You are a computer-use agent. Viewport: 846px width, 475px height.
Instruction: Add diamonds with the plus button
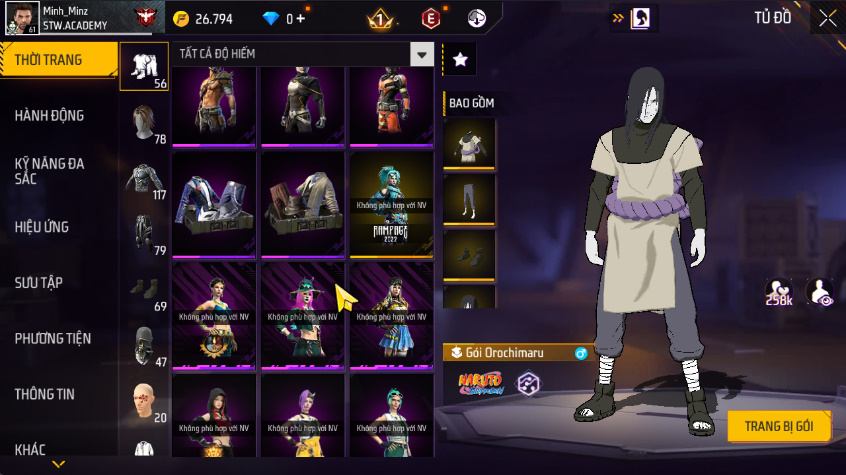[302, 18]
